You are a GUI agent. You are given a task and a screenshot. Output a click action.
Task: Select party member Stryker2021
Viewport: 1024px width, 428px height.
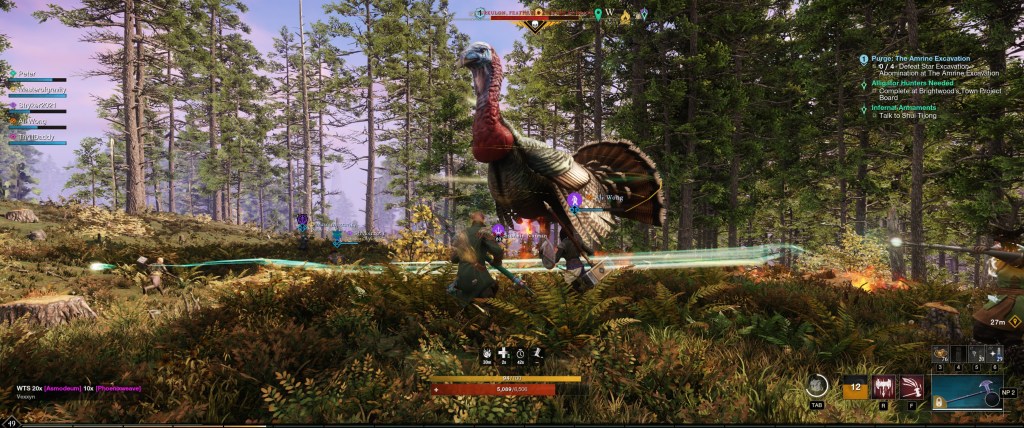pyautogui.click(x=36, y=104)
